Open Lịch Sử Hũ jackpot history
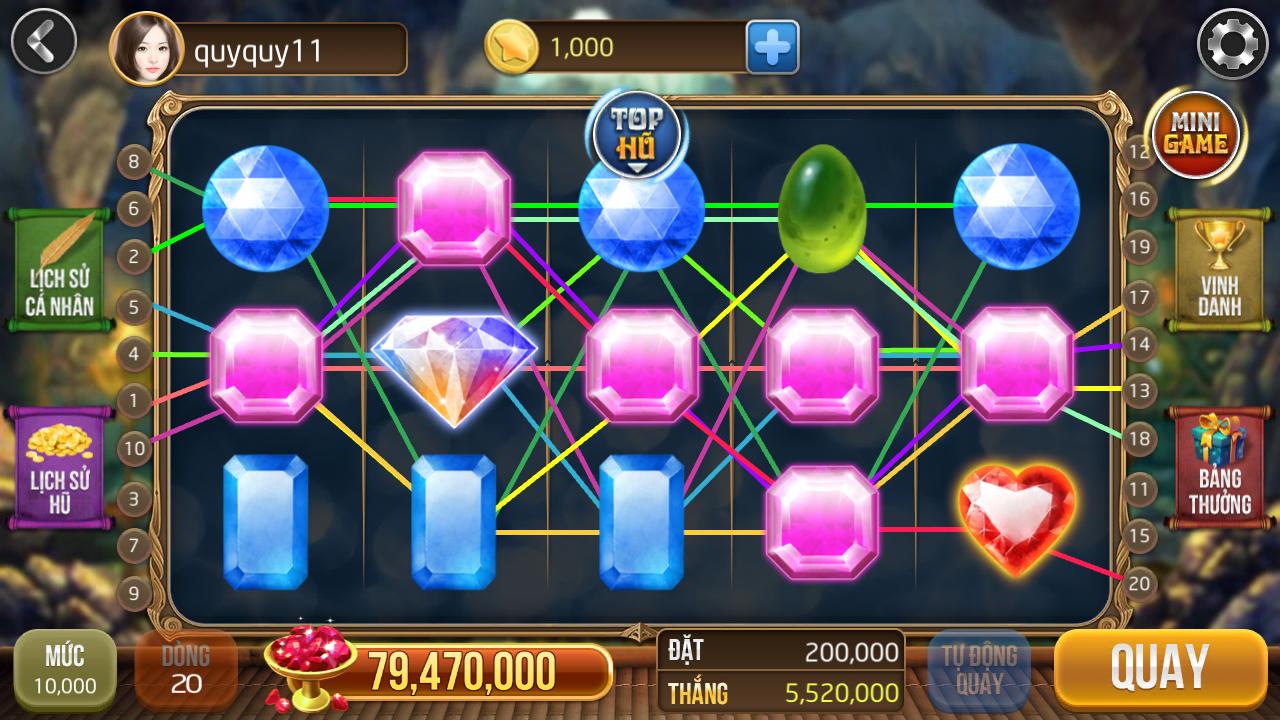The width and height of the screenshot is (1280, 720). click(x=58, y=467)
